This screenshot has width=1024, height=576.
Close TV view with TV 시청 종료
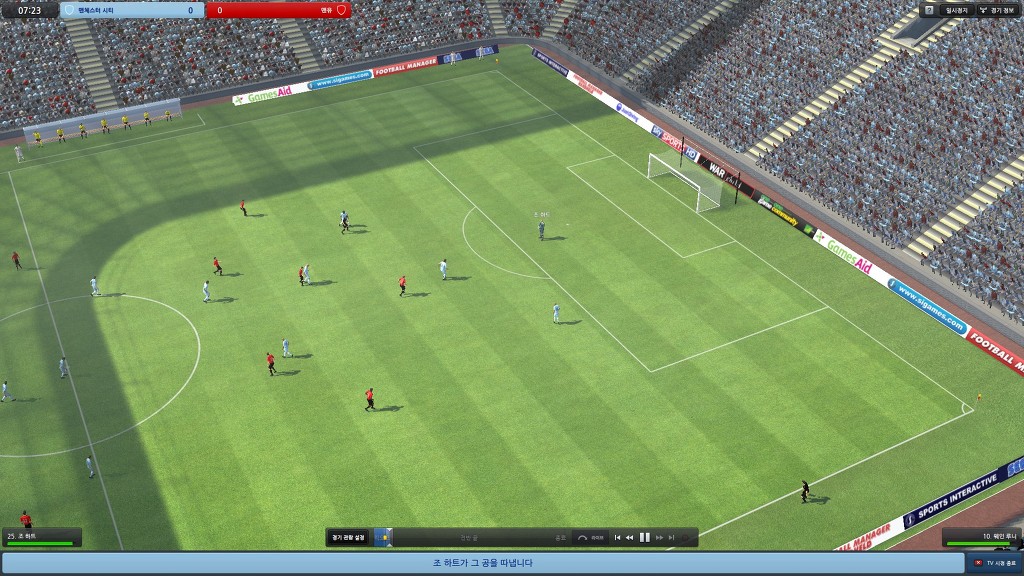(995, 564)
